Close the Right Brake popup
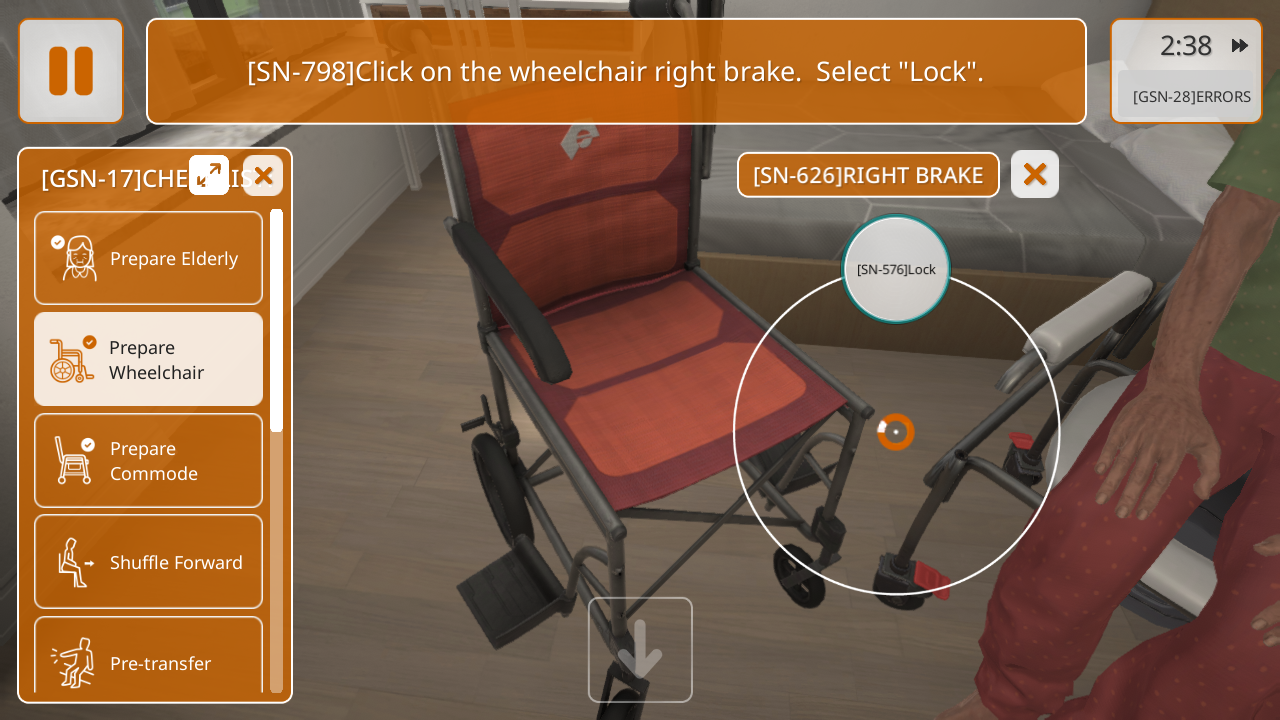The width and height of the screenshot is (1280, 720). tap(1035, 175)
